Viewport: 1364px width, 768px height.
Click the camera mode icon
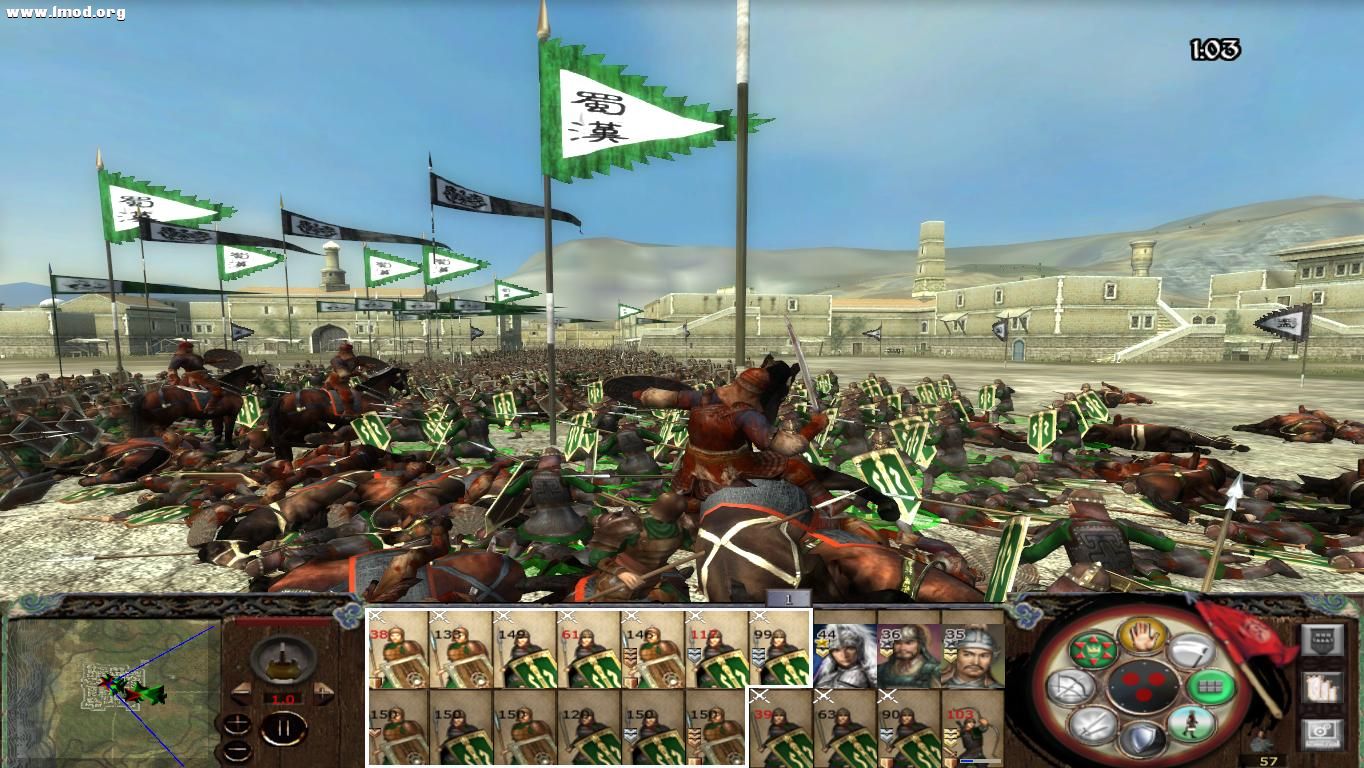point(1321,734)
